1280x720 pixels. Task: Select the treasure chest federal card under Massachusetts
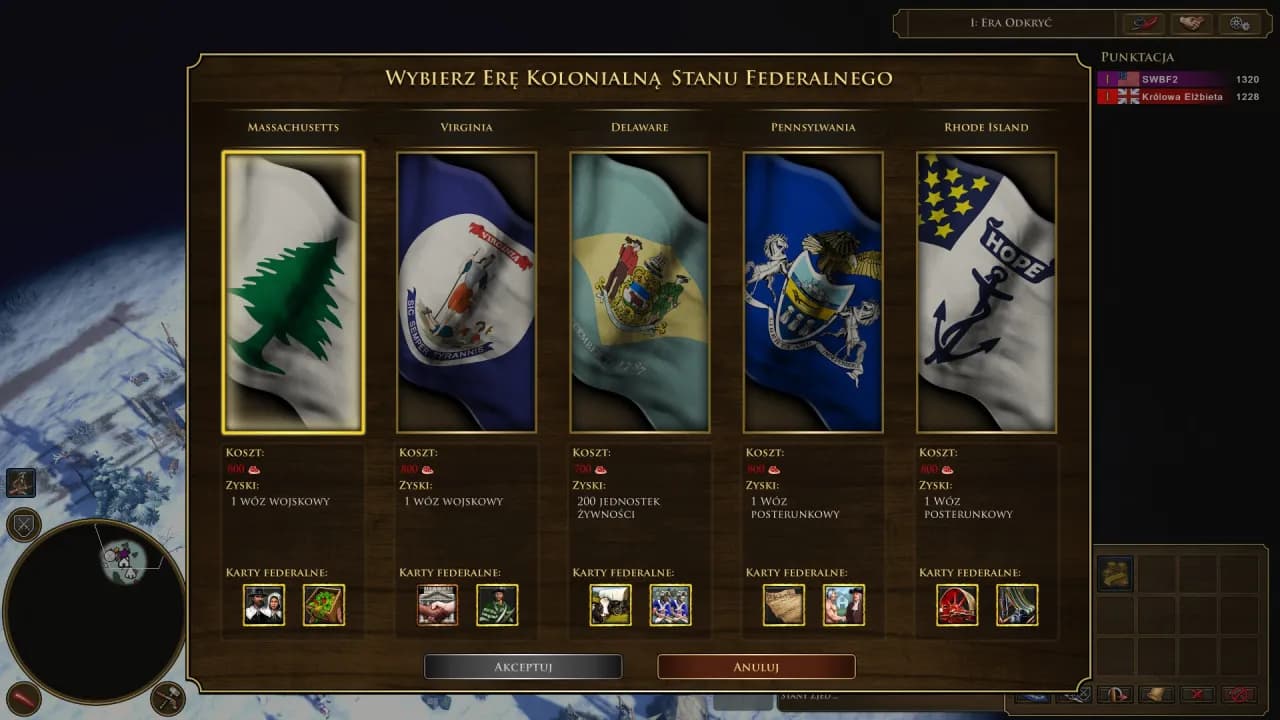point(325,604)
